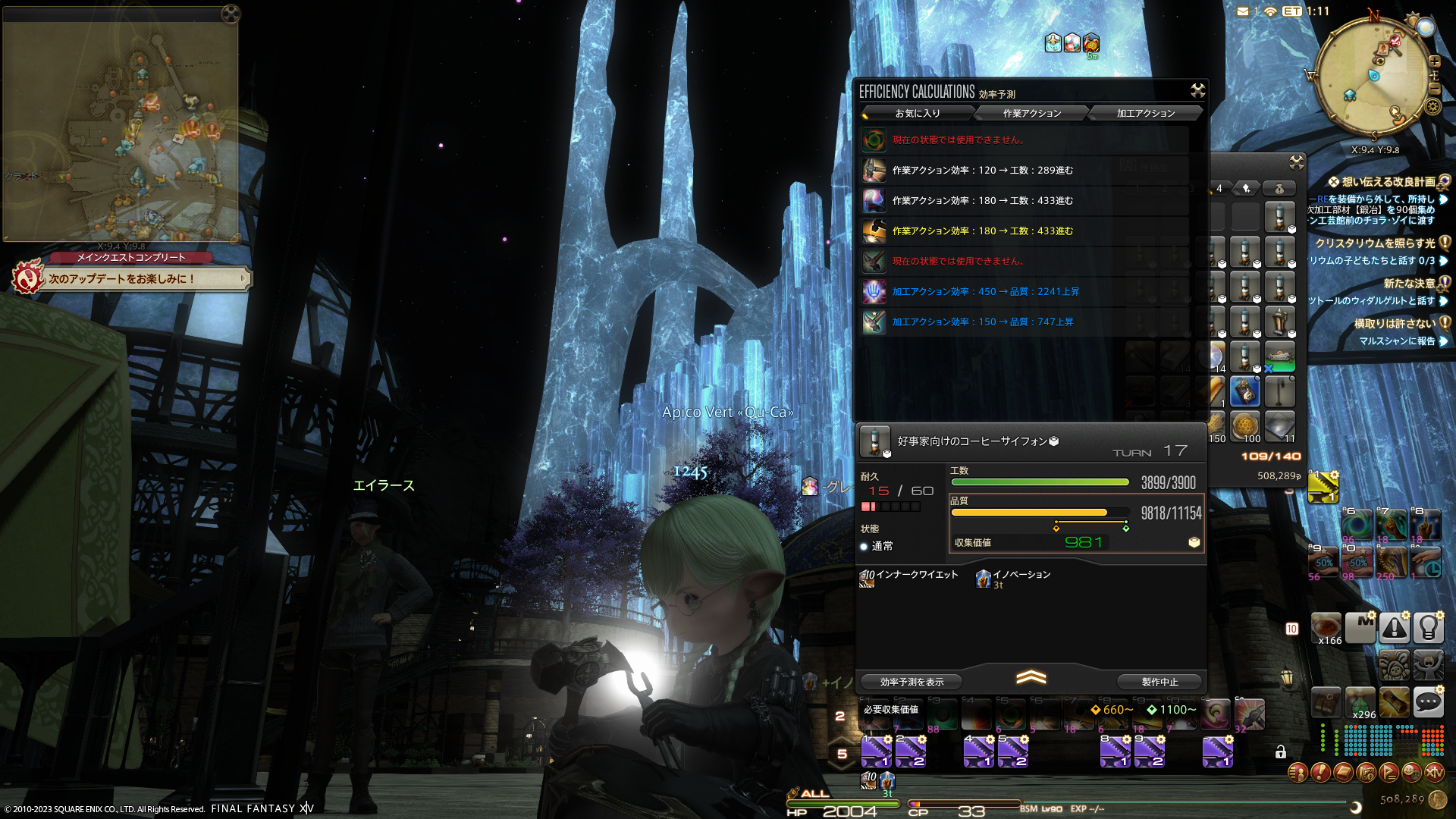
Task: Collapse the crafting panel with the double-arrow
Action: point(1031,677)
